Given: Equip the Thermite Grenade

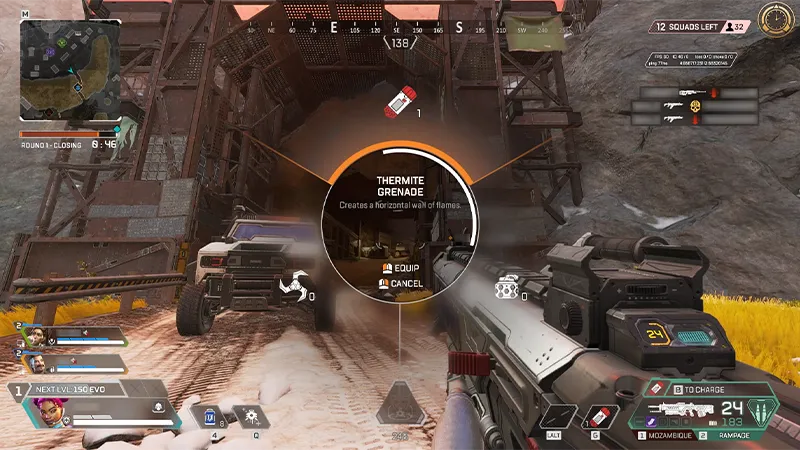Looking at the screenshot, I should click(401, 269).
